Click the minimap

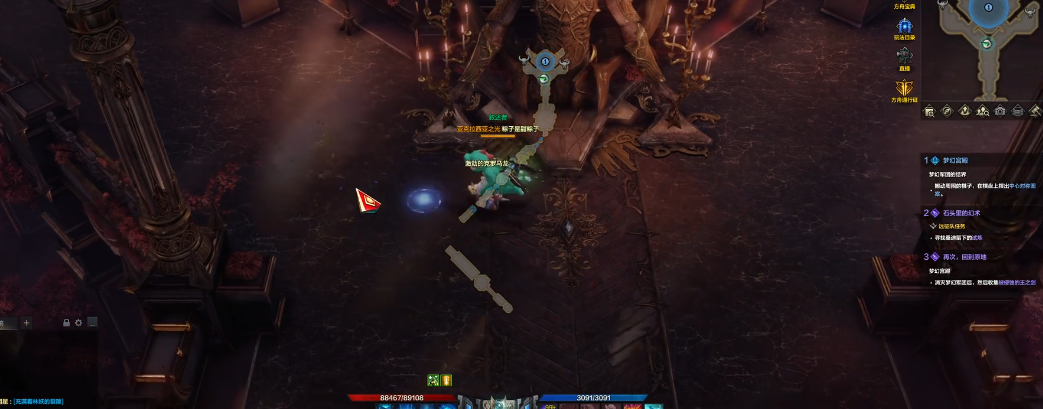click(x=985, y=45)
